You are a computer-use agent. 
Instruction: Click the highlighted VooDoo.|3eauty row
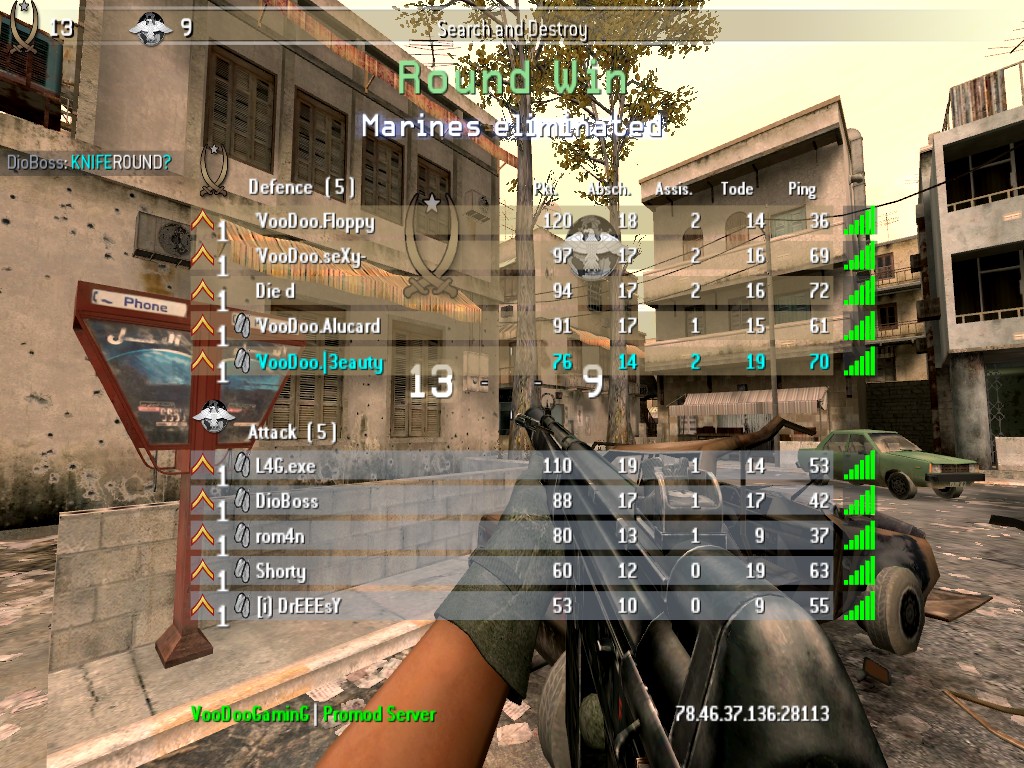[320, 362]
